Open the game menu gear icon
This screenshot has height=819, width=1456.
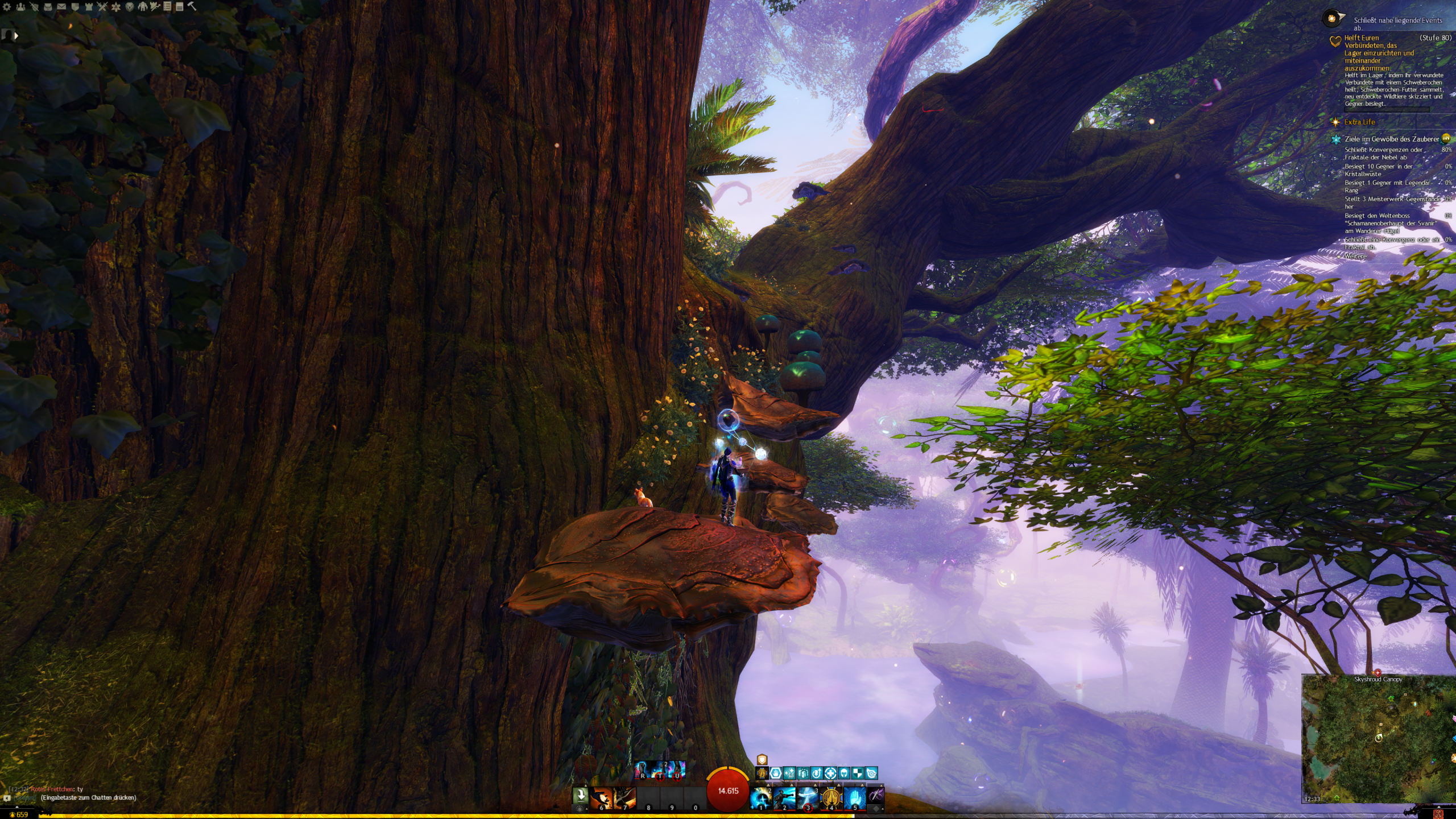coord(7,7)
